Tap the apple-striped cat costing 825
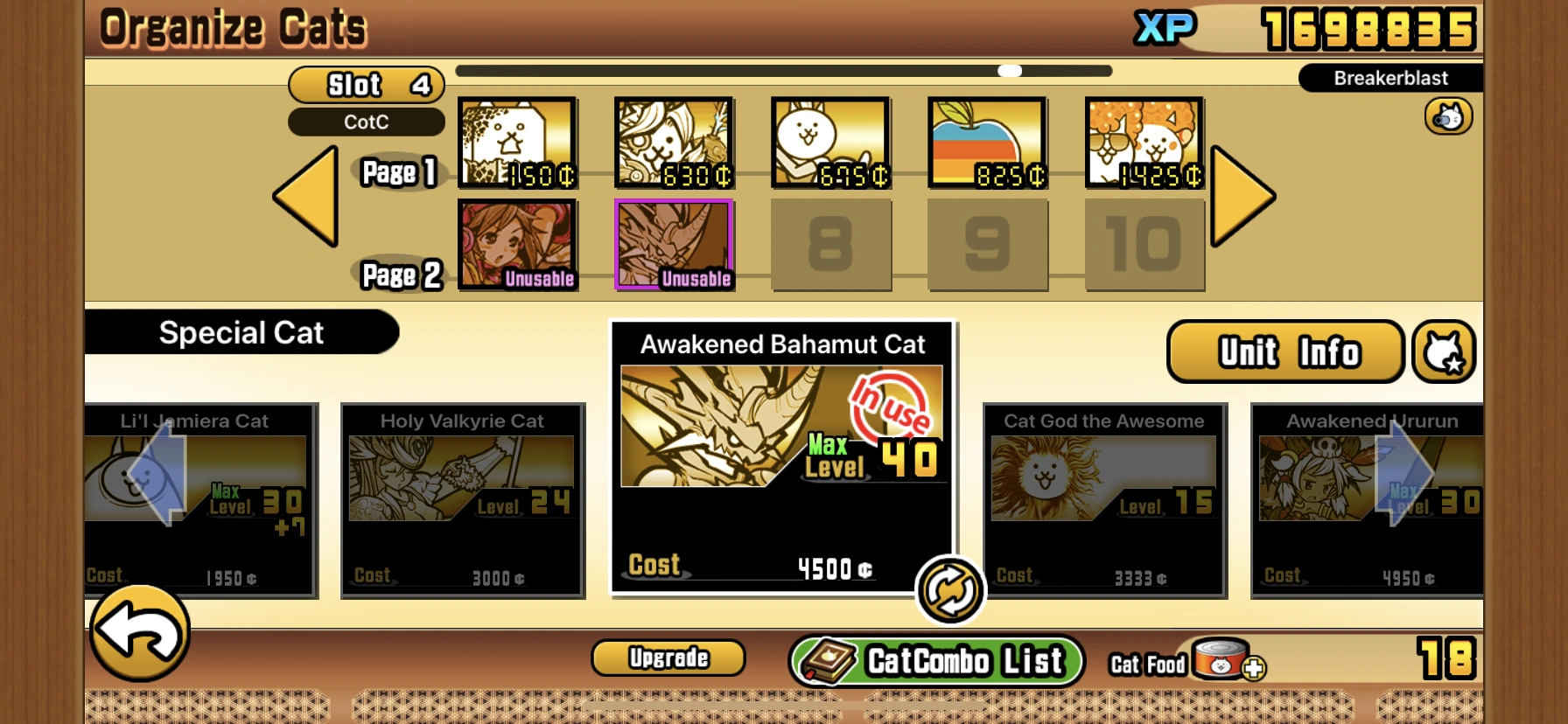 [988, 142]
